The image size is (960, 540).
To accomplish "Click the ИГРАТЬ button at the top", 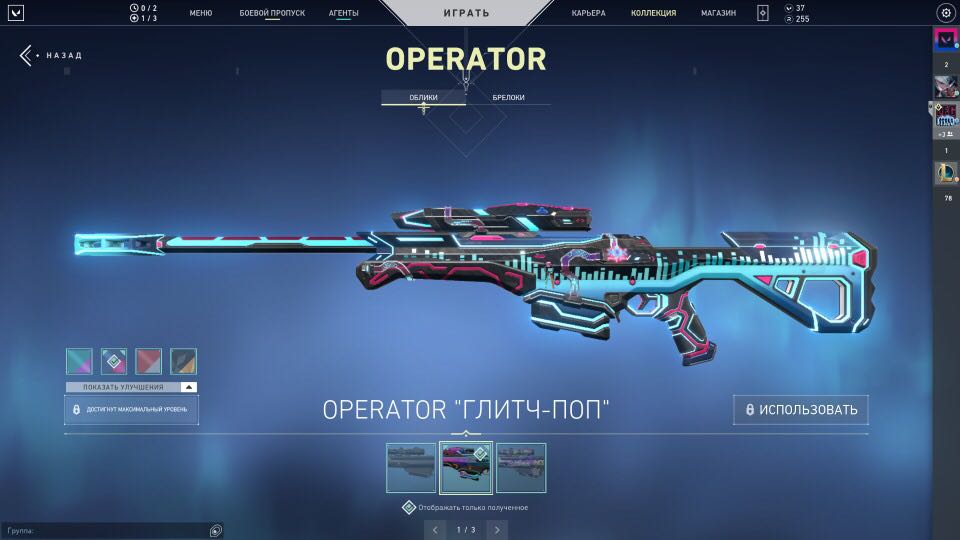I will 466,13.
